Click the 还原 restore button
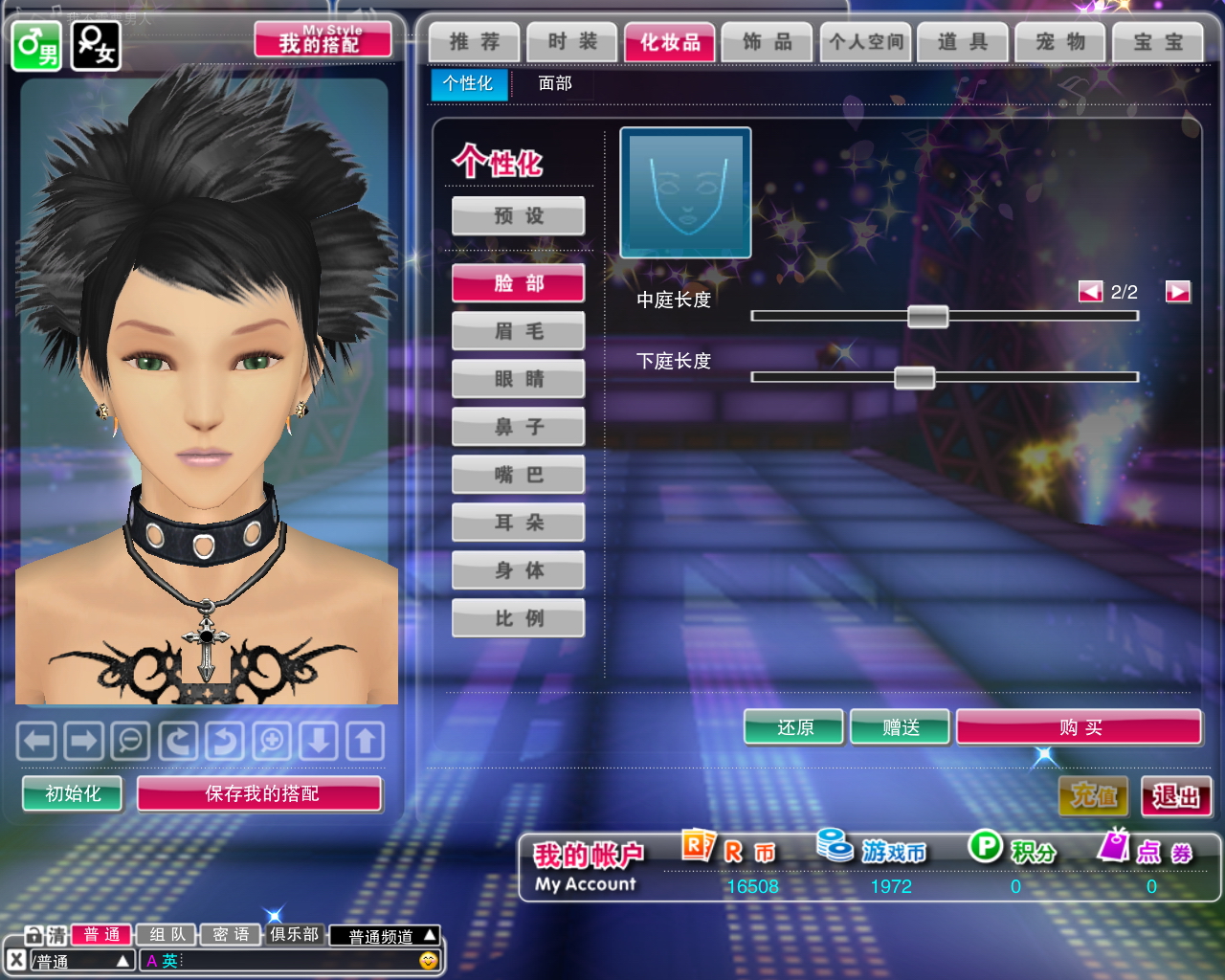 (x=794, y=727)
